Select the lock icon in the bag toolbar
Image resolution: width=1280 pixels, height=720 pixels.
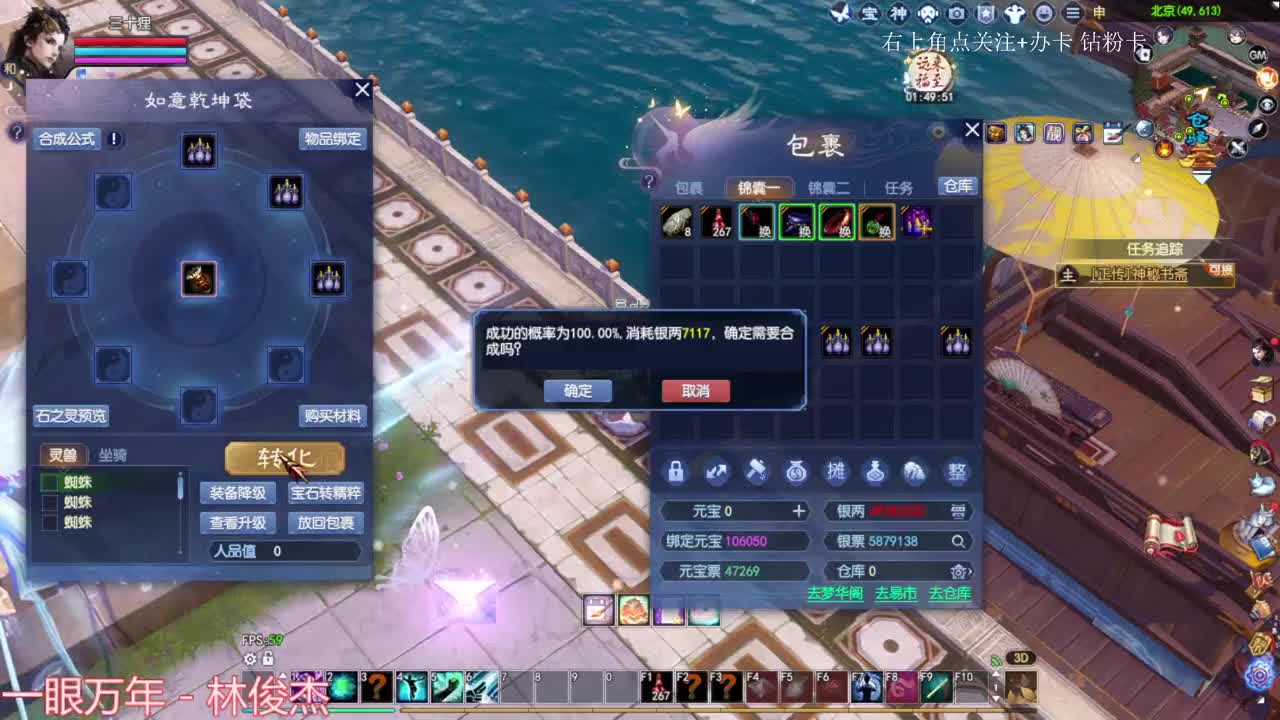coord(676,472)
